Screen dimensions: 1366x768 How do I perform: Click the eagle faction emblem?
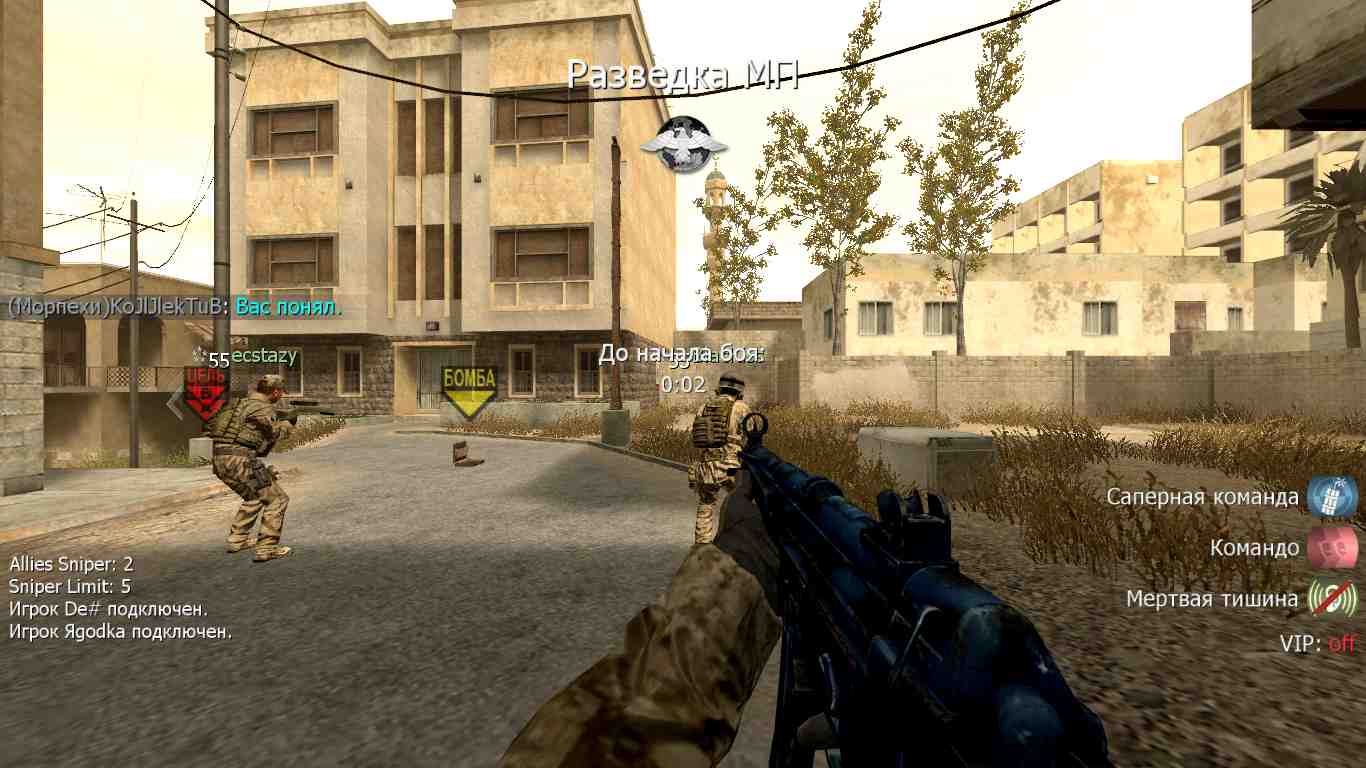pyautogui.click(x=684, y=143)
